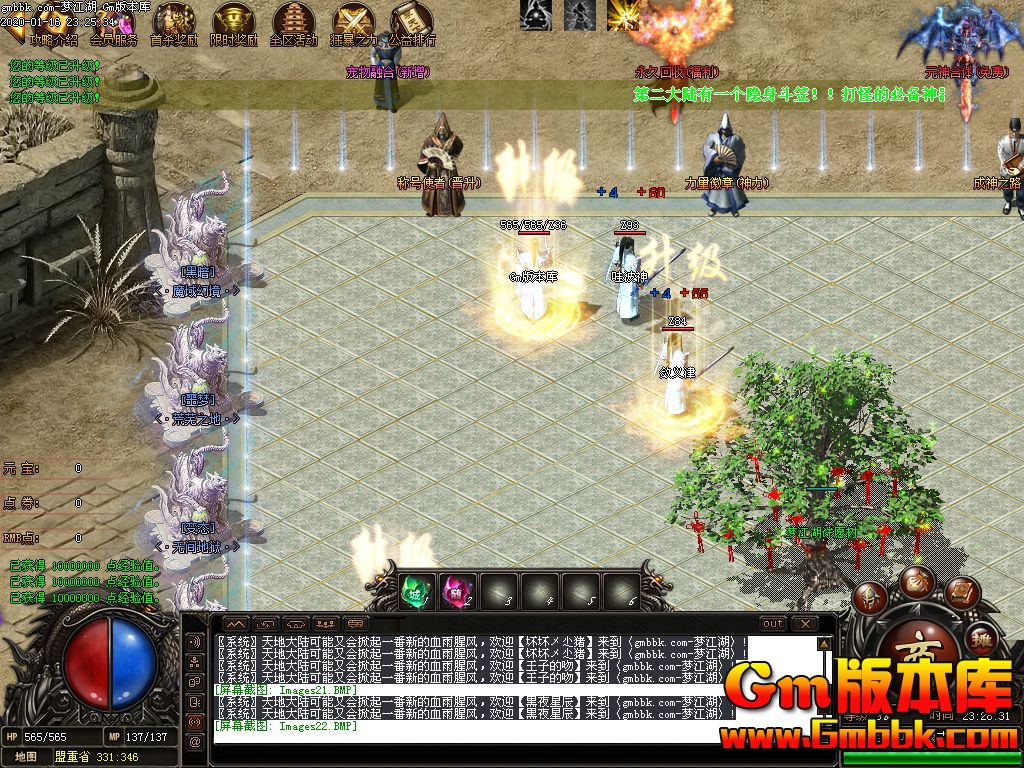Open the 首杀奖励 first-kill rewards
The width and height of the screenshot is (1024, 768).
174,22
